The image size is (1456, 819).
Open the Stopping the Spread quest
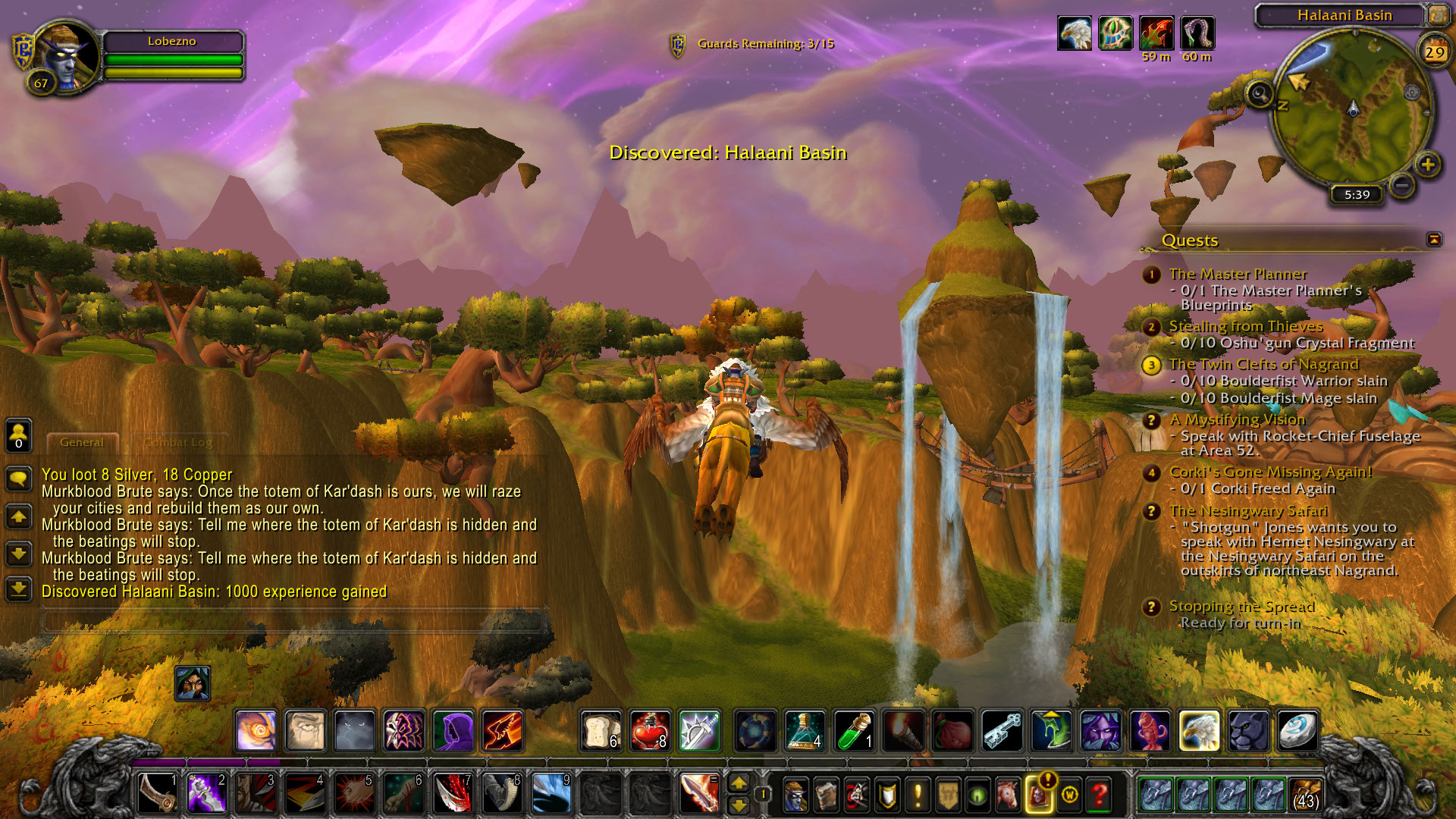coord(1241,606)
